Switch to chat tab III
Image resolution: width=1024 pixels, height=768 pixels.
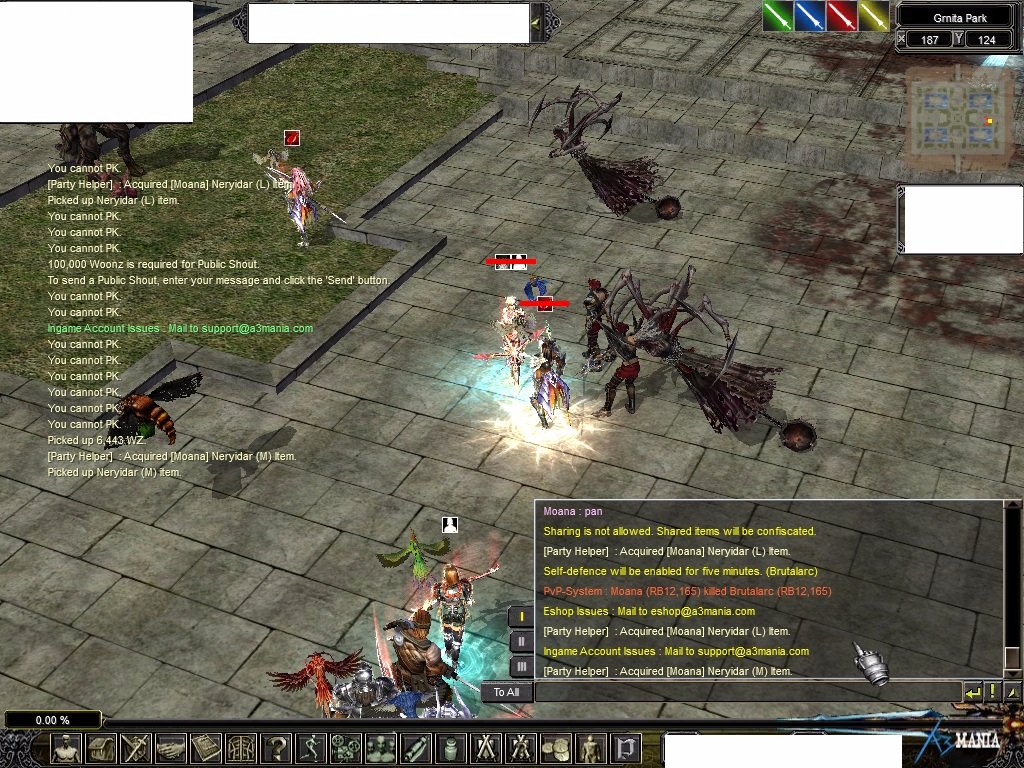(521, 666)
